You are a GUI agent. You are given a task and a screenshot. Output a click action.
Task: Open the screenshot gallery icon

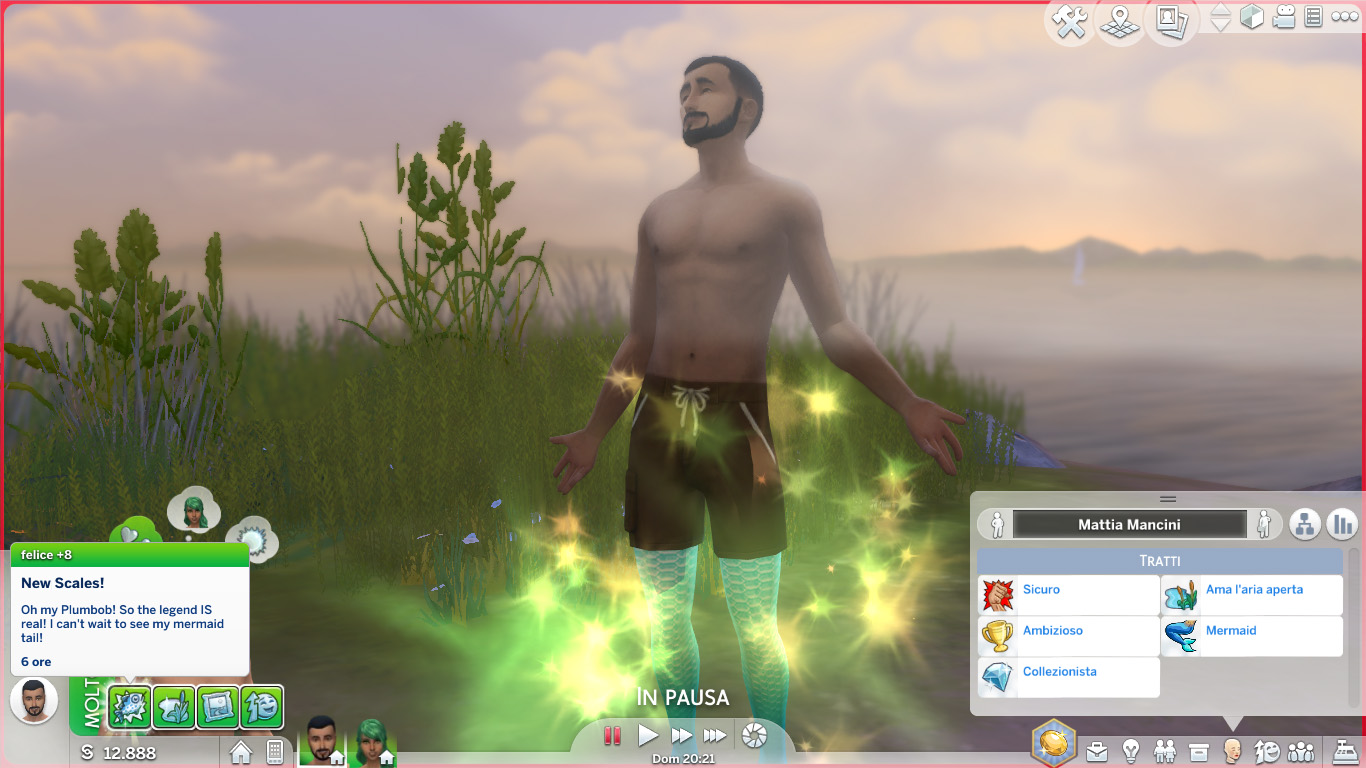(1168, 22)
